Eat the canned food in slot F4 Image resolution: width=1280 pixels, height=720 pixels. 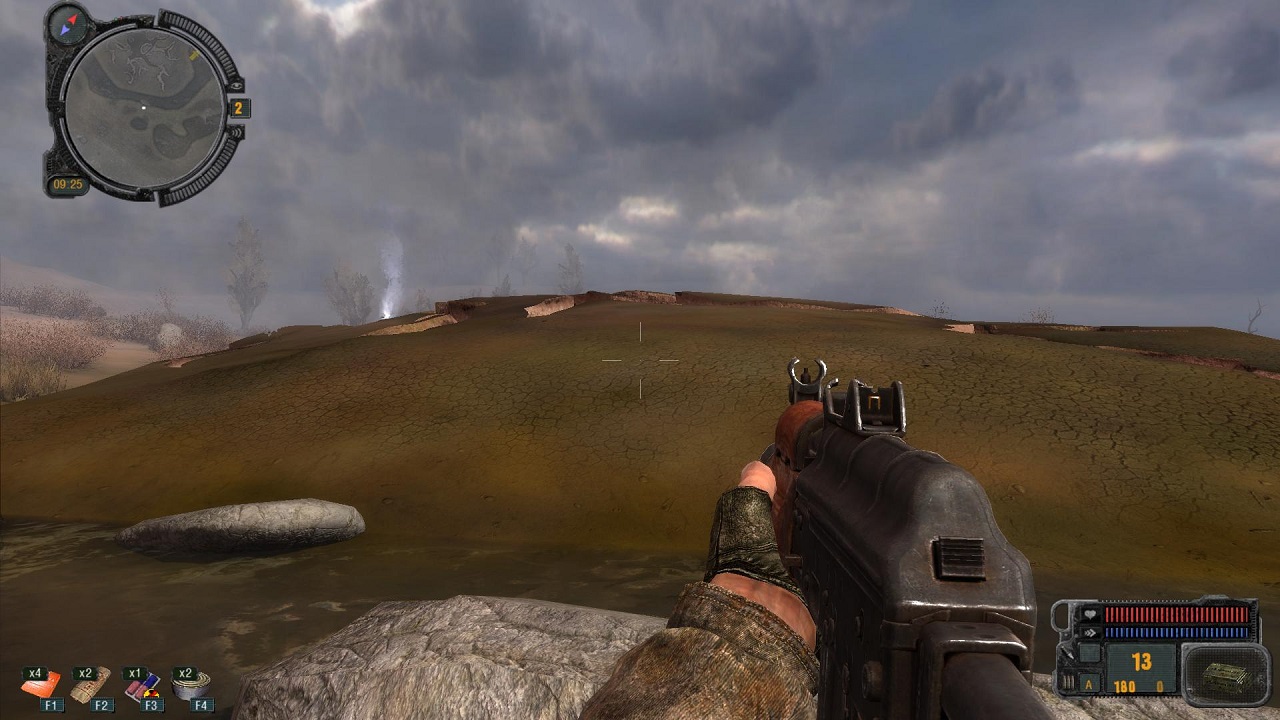click(x=190, y=686)
